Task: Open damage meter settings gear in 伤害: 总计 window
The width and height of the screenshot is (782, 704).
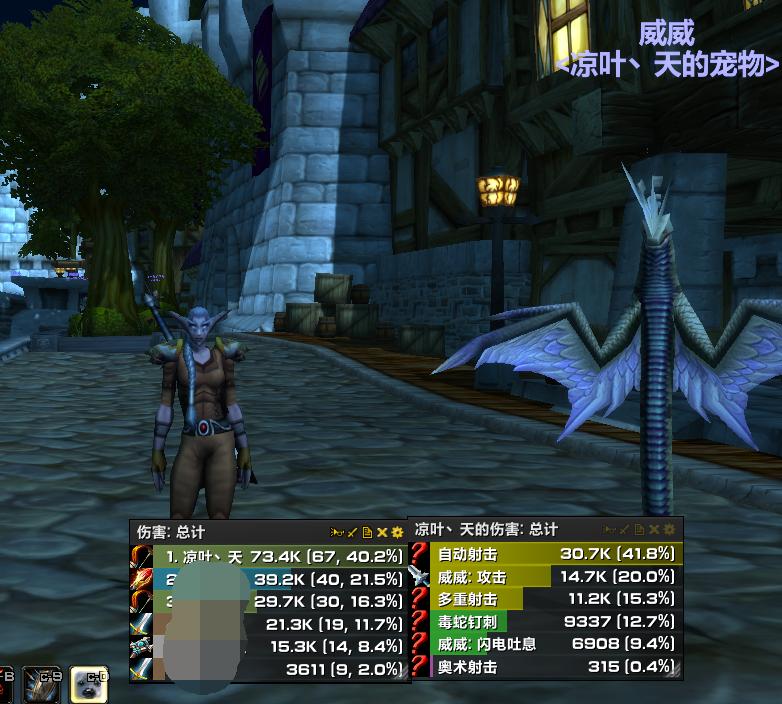Action: [x=397, y=532]
